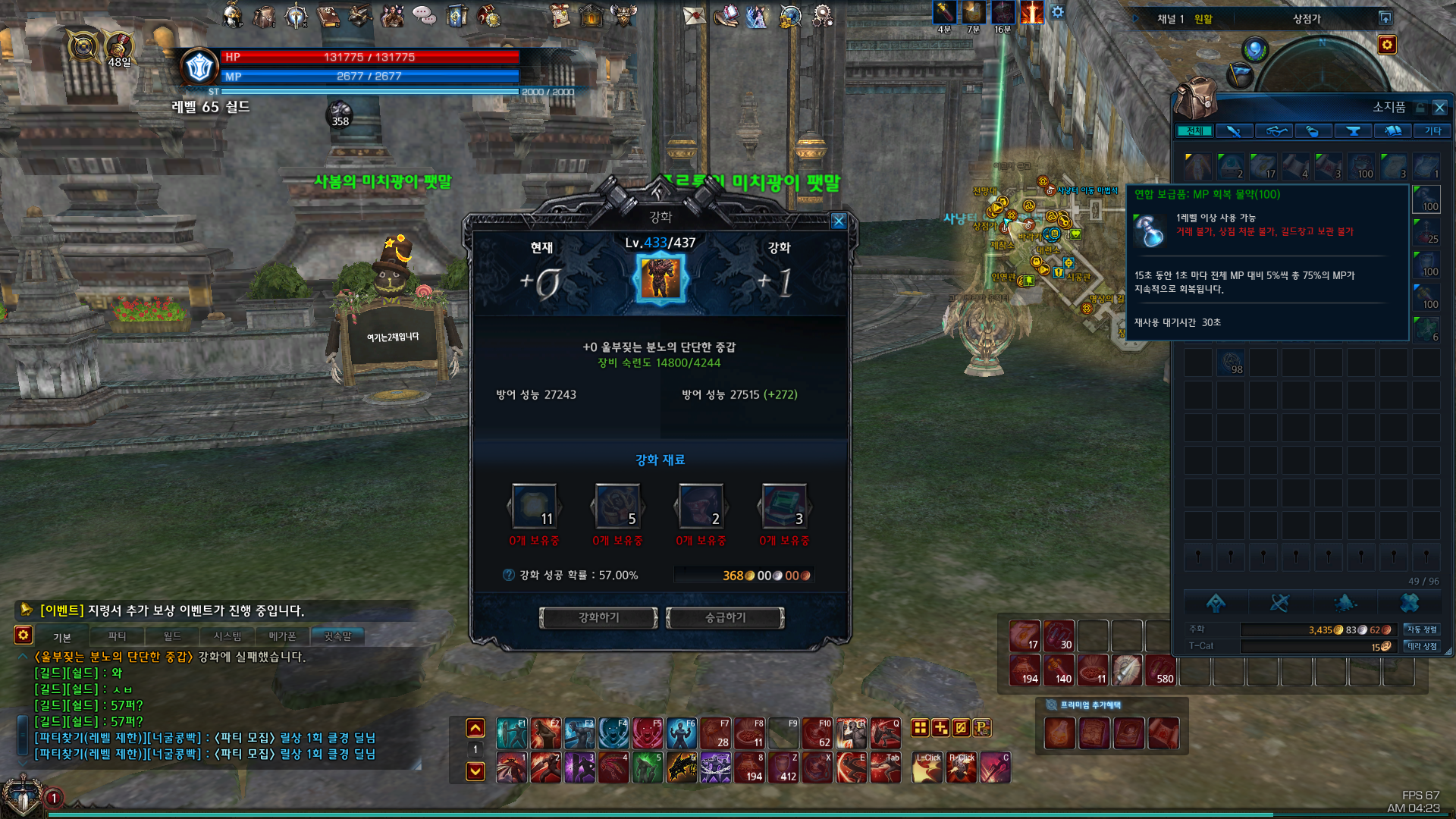Close the 강화 enchant window
This screenshot has width=1456, height=819.
click(838, 221)
